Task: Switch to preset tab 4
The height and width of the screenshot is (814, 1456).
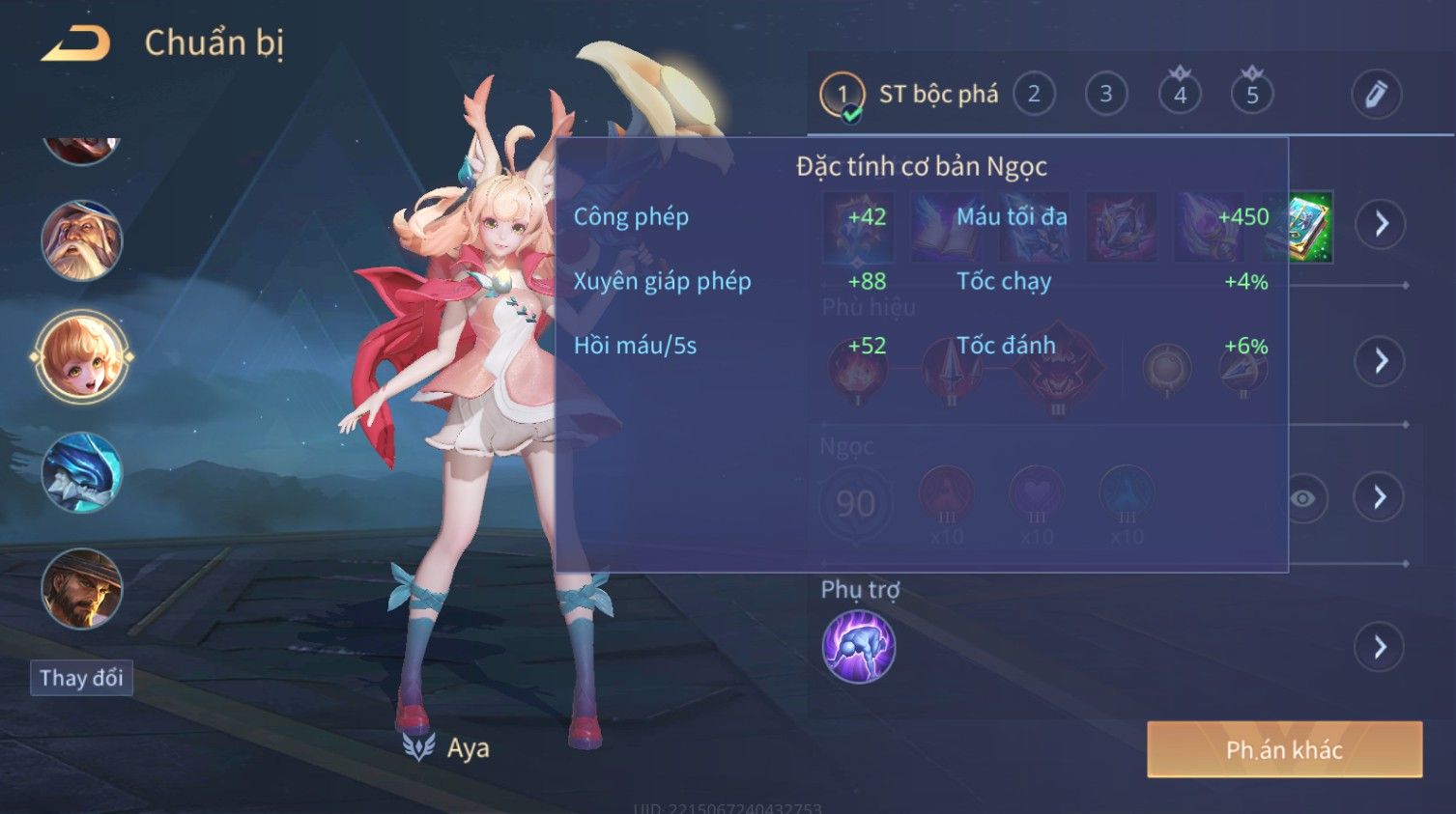Action: (x=1180, y=95)
